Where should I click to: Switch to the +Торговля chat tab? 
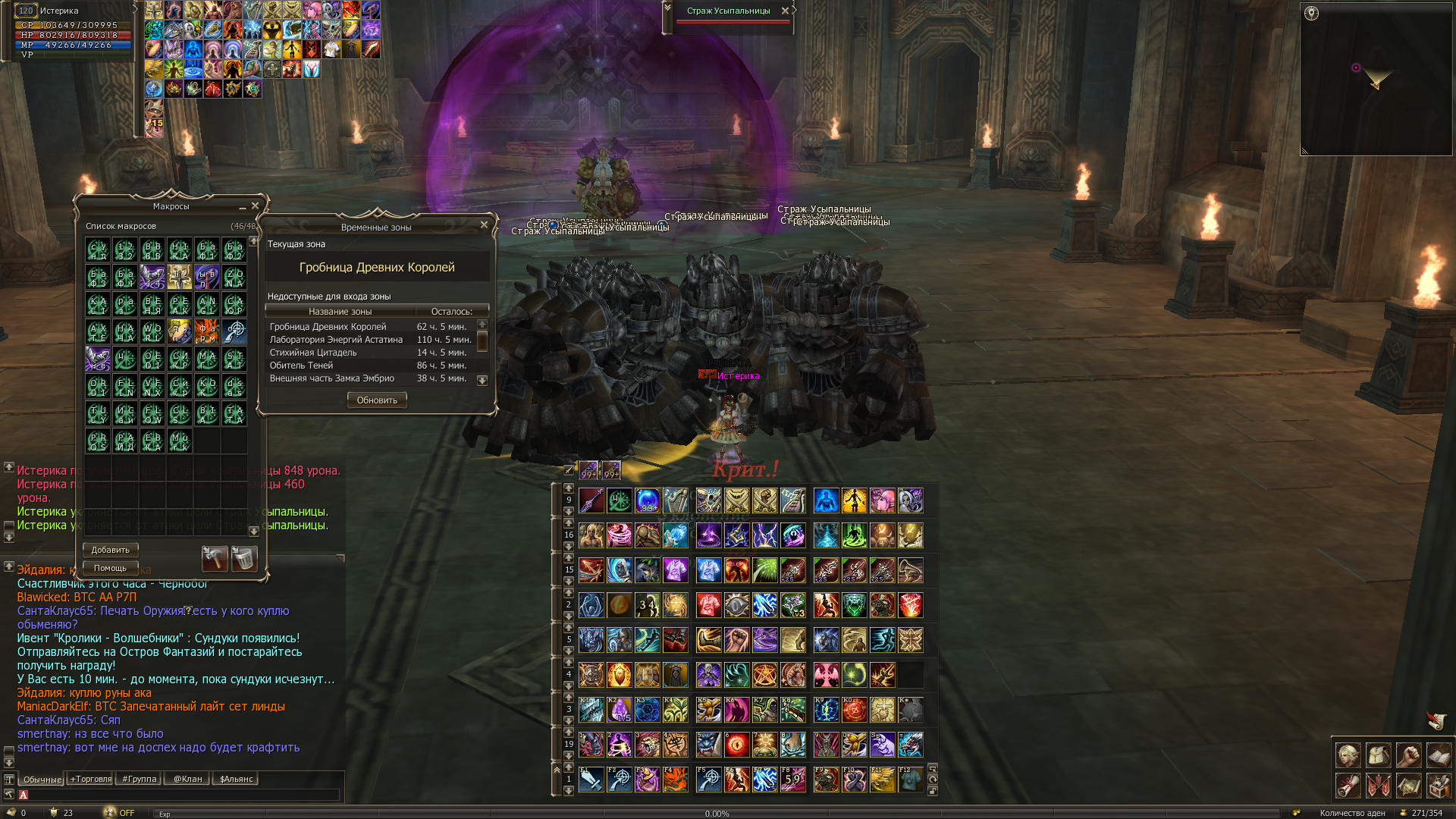coord(90,779)
